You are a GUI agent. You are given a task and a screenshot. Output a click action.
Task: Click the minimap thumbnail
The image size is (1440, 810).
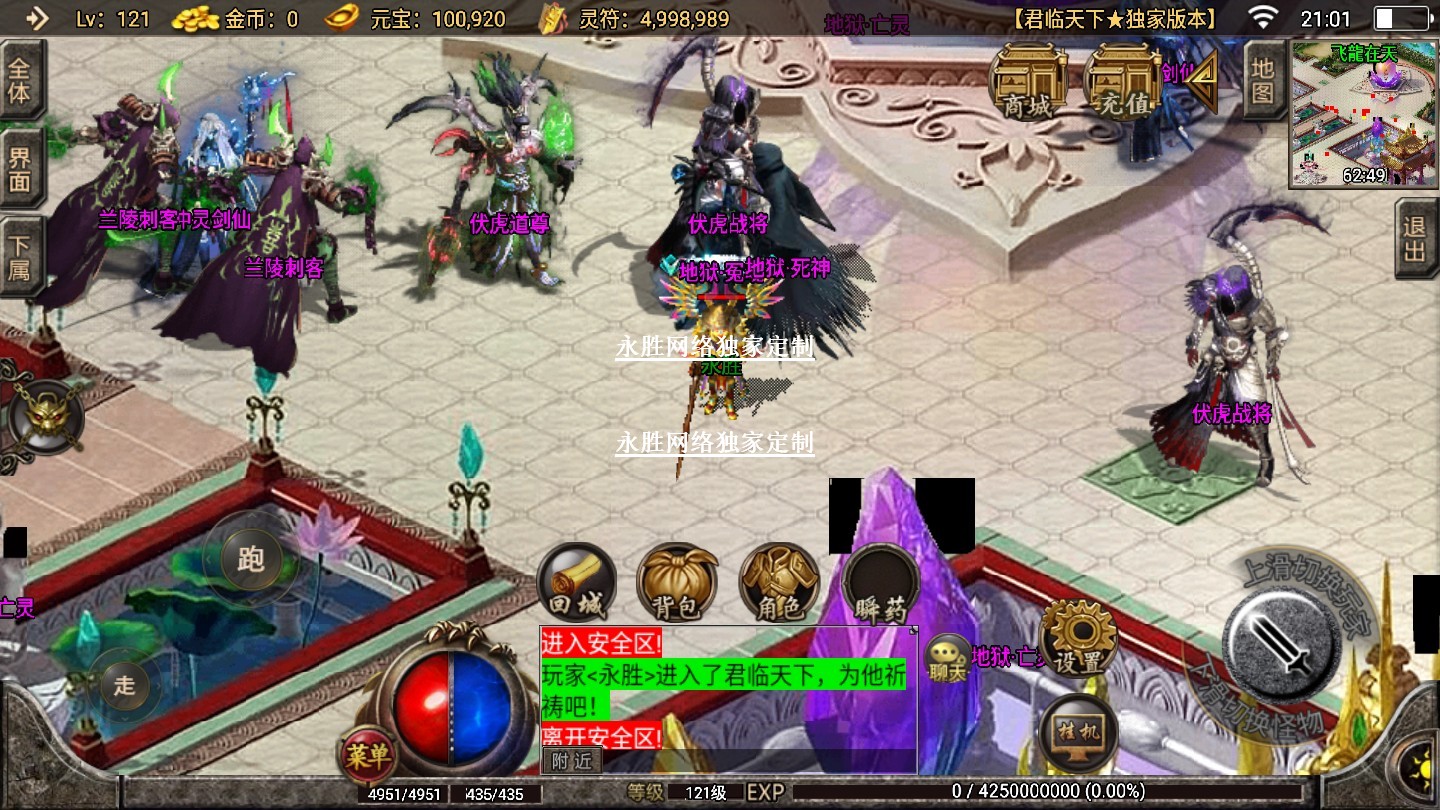[1364, 114]
